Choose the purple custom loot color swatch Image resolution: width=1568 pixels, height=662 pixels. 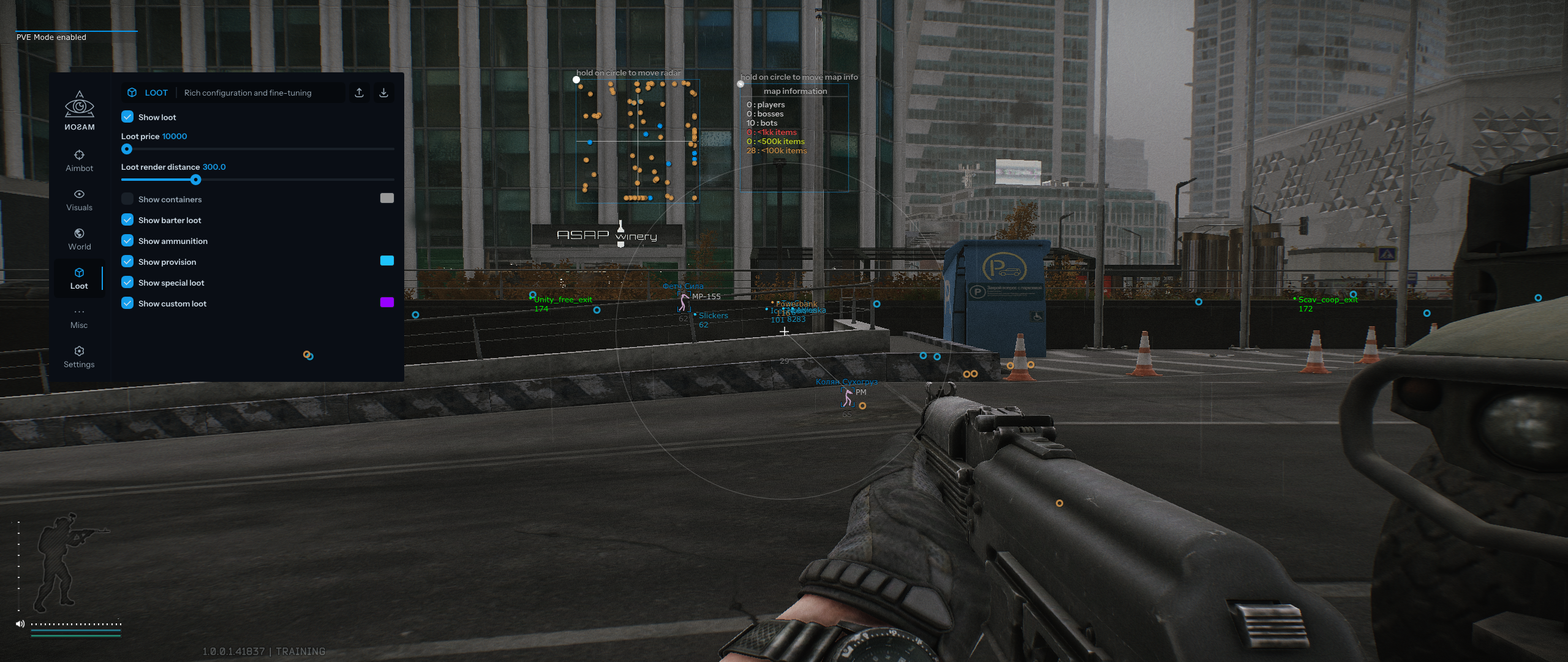[x=386, y=302]
